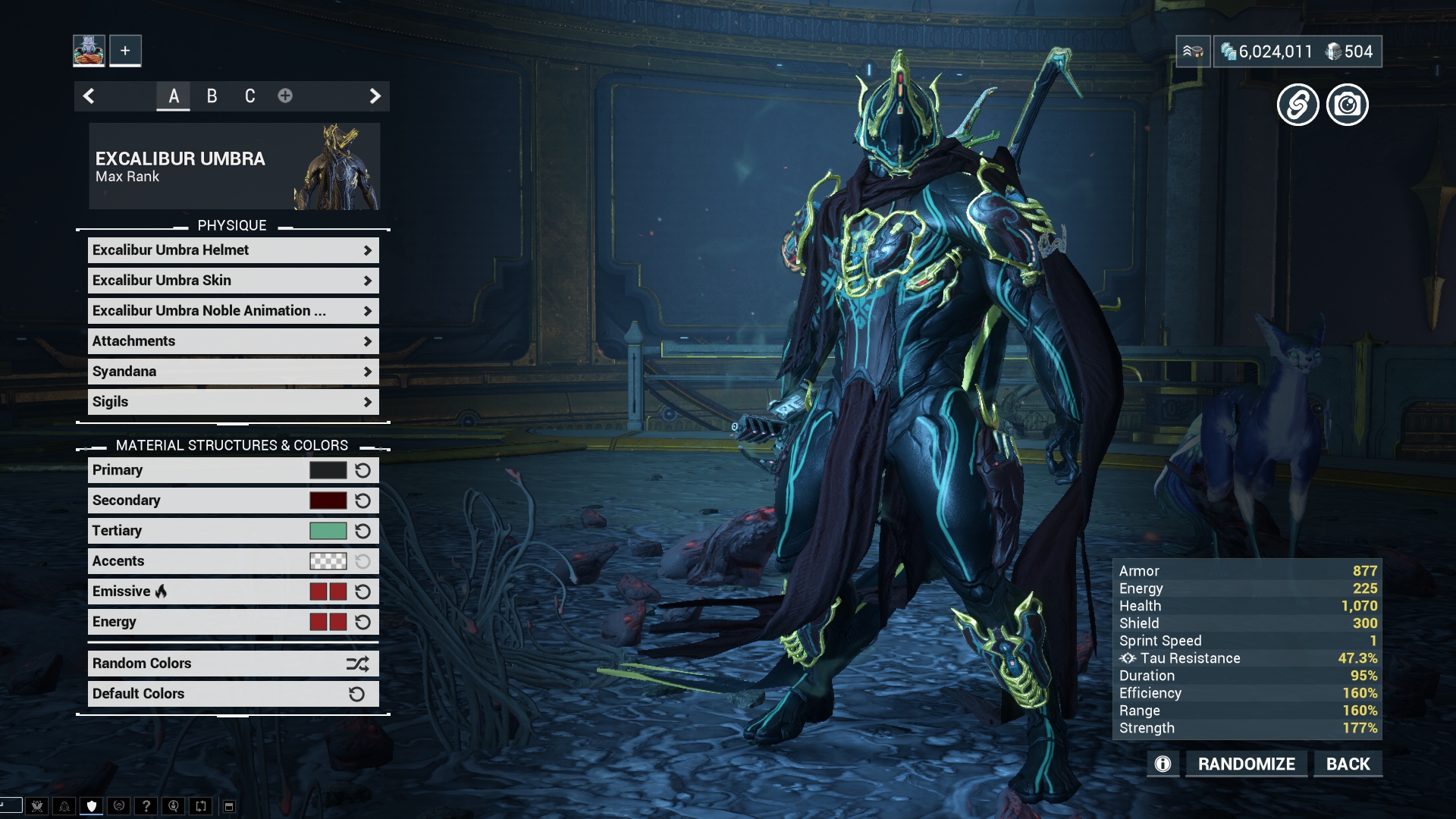Open the share link icon near currencies

point(1299,105)
